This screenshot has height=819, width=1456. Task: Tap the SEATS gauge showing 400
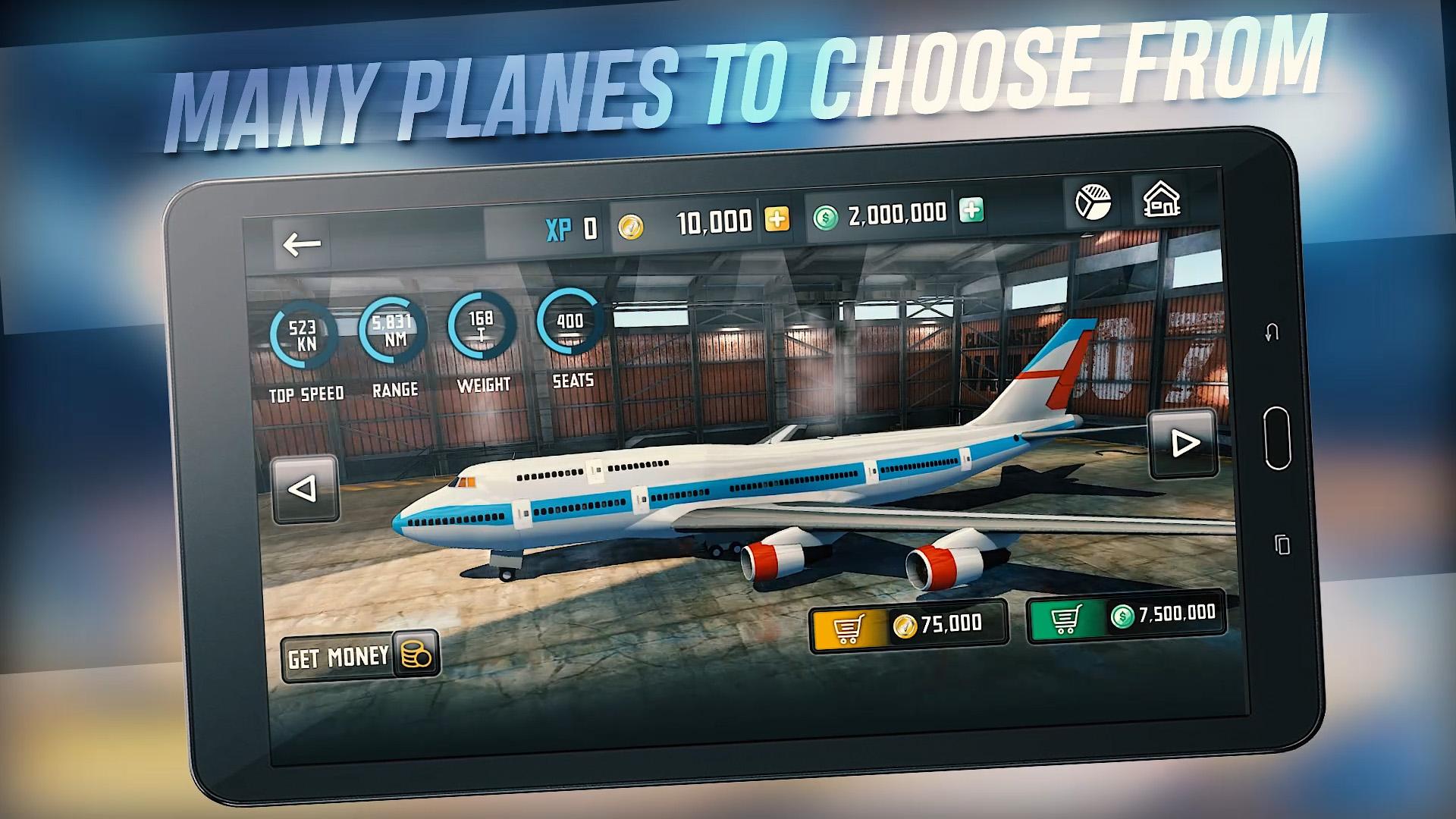point(570,322)
